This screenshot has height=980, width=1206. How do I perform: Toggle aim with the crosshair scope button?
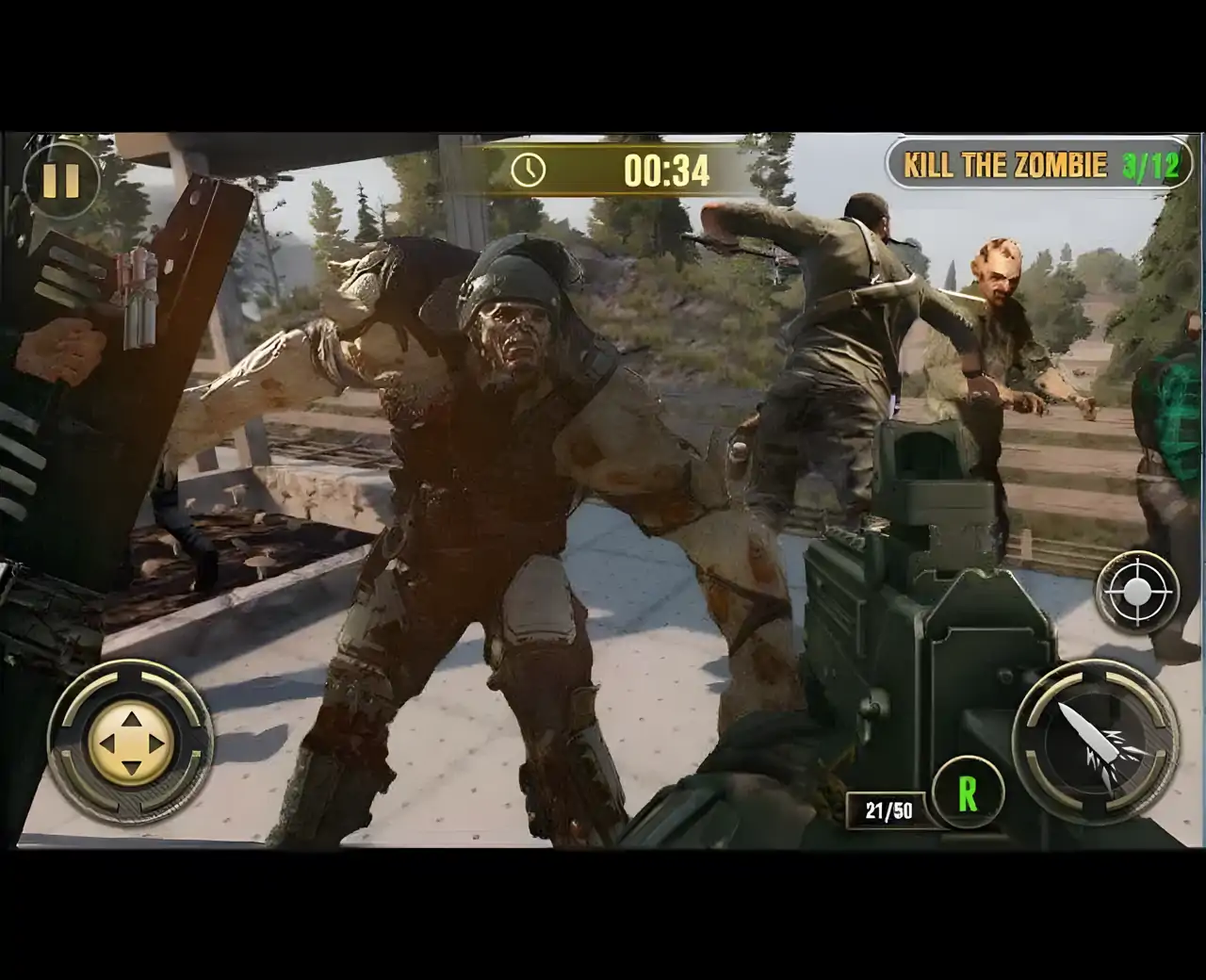click(x=1137, y=592)
